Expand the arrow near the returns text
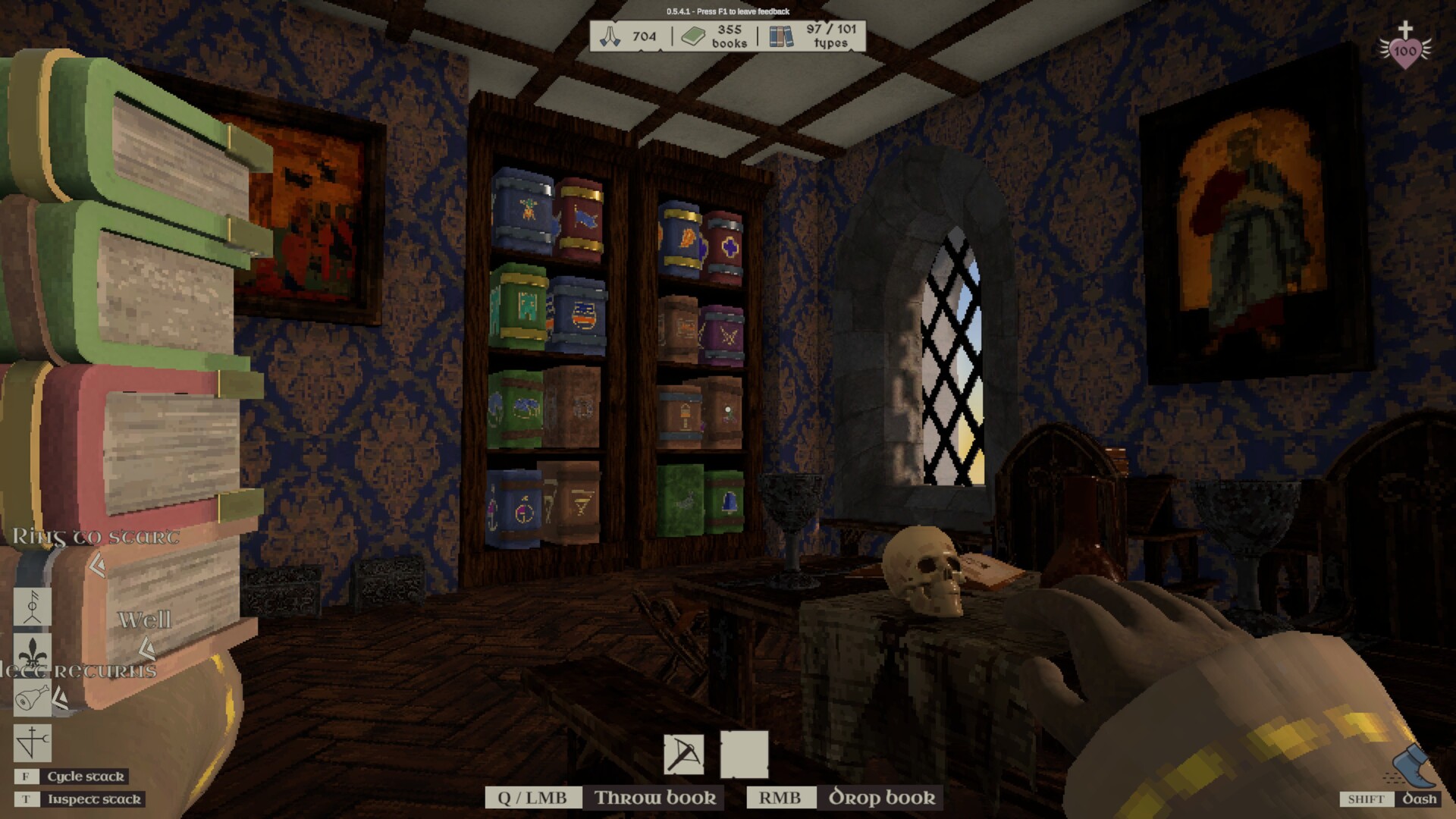The height and width of the screenshot is (819, 1456). coord(61,698)
